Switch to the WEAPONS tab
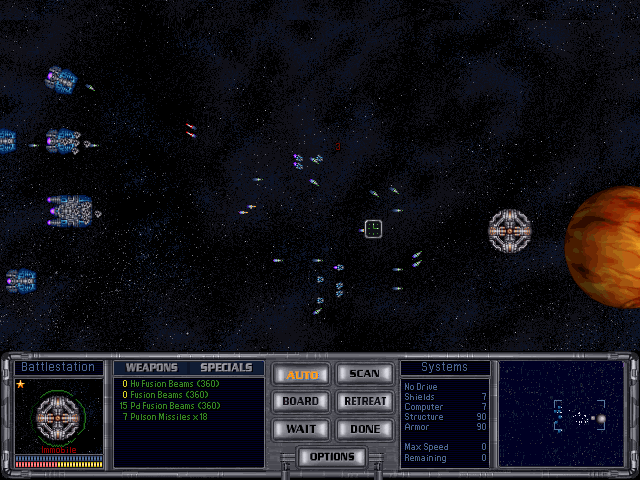Screen dimensions: 640x480 151,367
